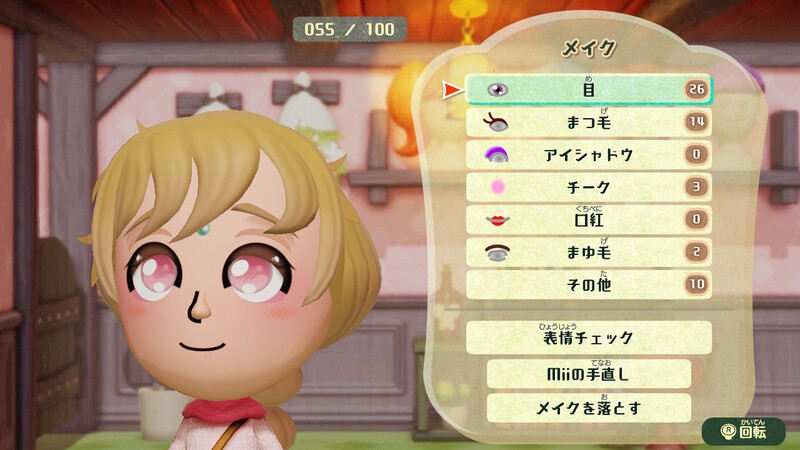Click the 表情チェック expression check button
This screenshot has height=450, width=800.
coord(589,338)
